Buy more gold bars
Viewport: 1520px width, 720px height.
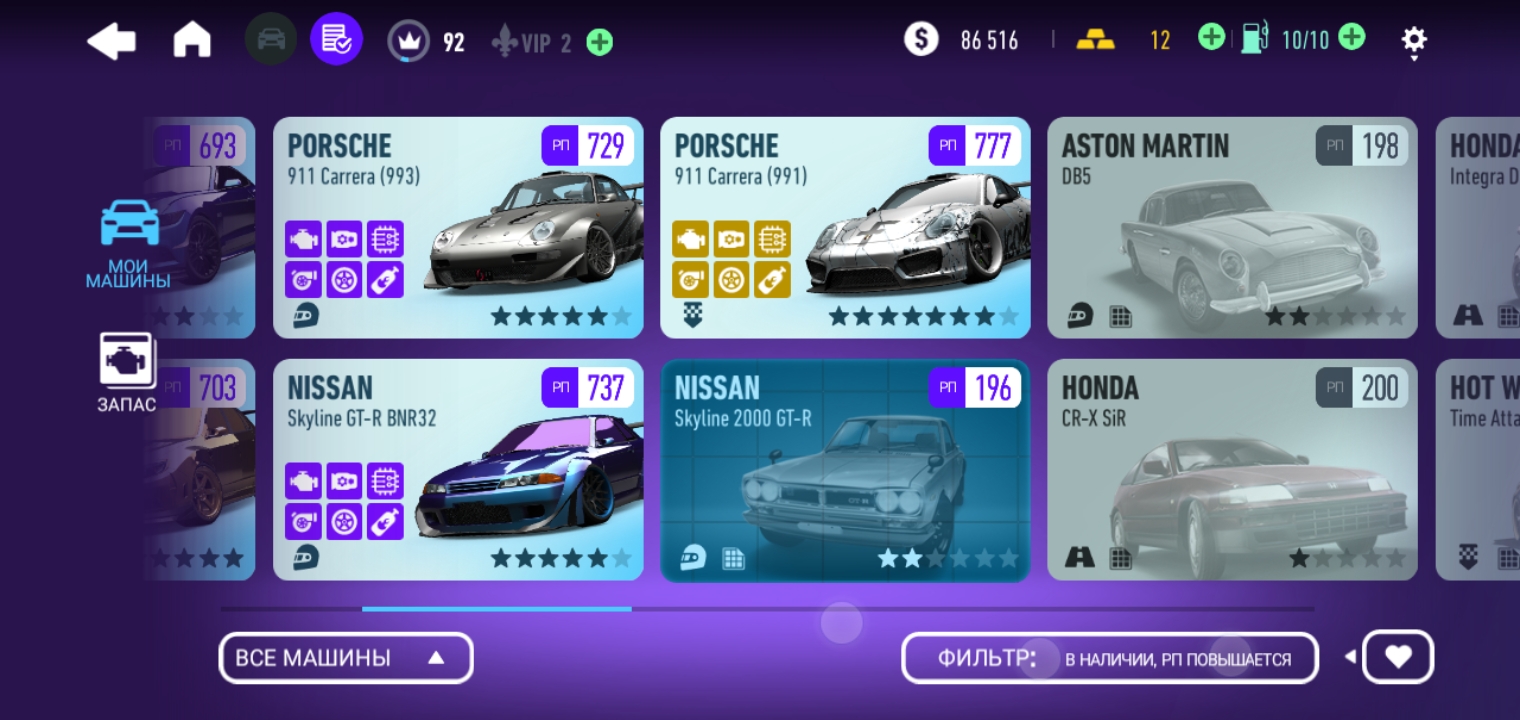(1211, 39)
